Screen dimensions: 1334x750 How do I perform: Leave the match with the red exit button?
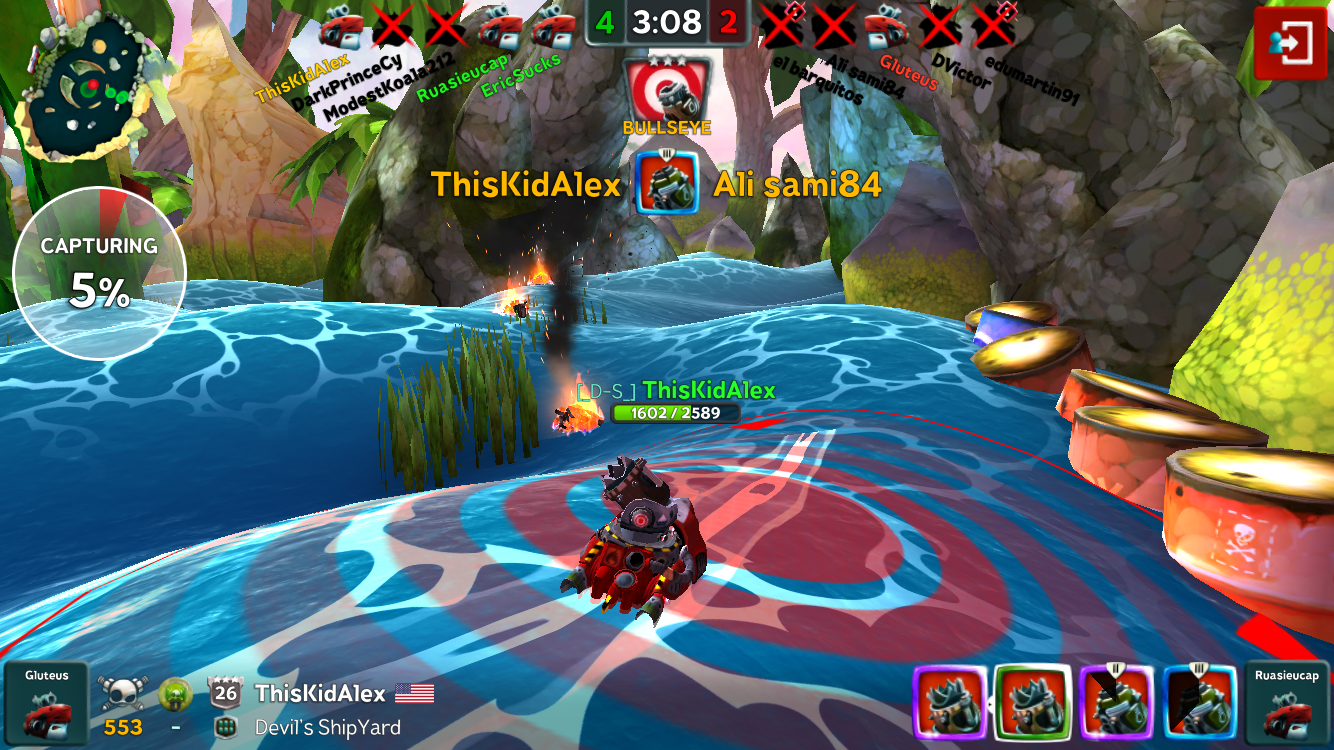click(1290, 43)
